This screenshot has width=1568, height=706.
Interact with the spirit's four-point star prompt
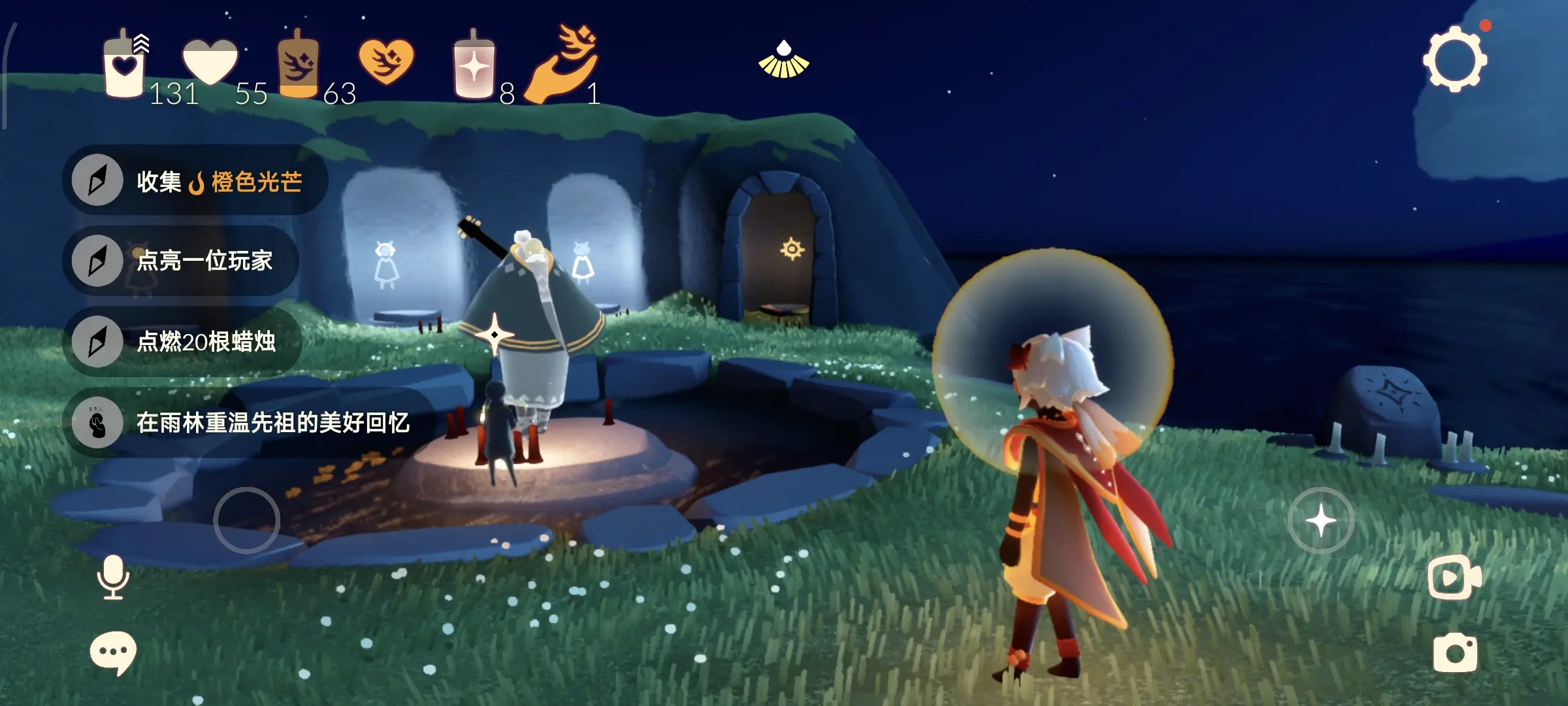tap(495, 334)
